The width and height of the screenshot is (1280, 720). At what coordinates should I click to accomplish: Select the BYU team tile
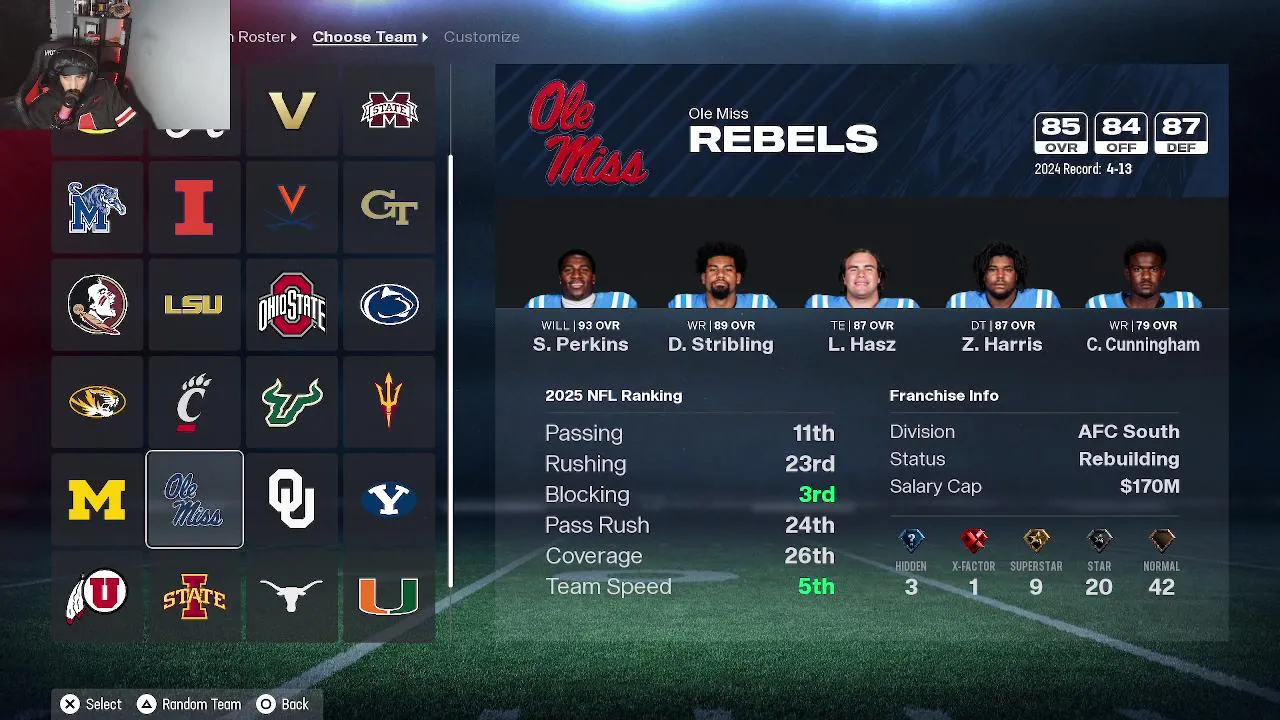click(389, 499)
